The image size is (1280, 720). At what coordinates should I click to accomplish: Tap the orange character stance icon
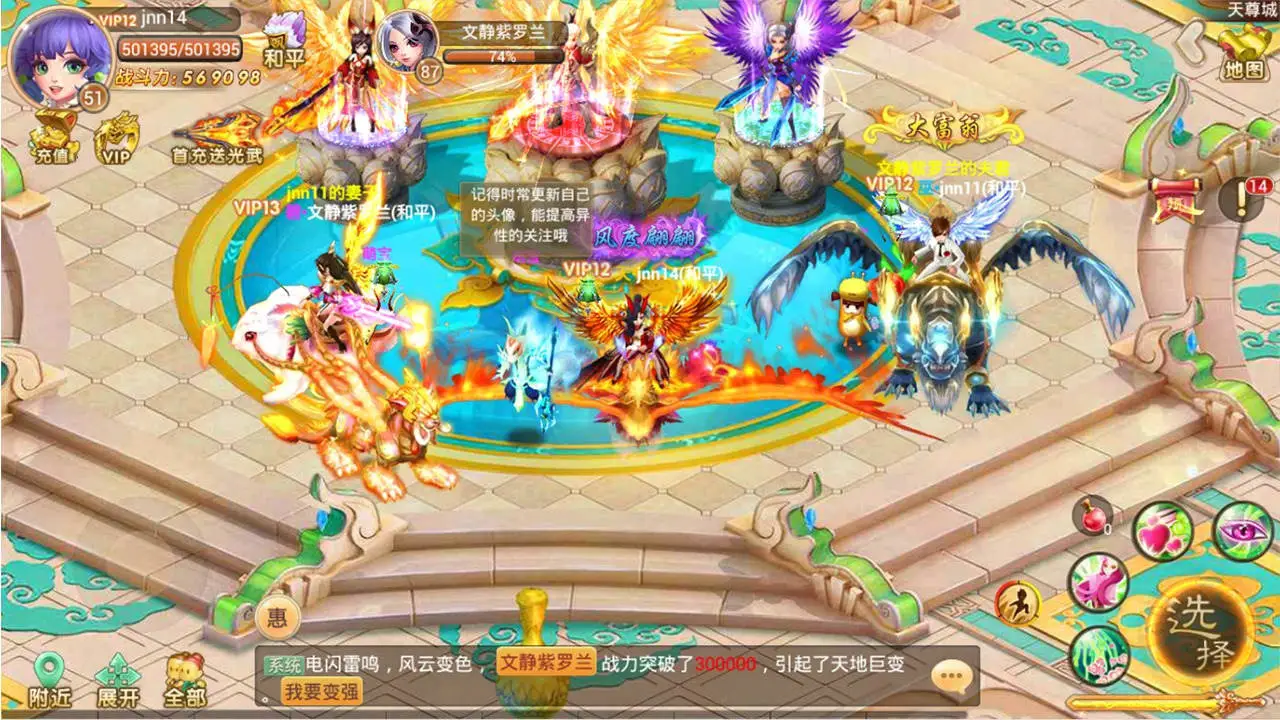point(1017,601)
